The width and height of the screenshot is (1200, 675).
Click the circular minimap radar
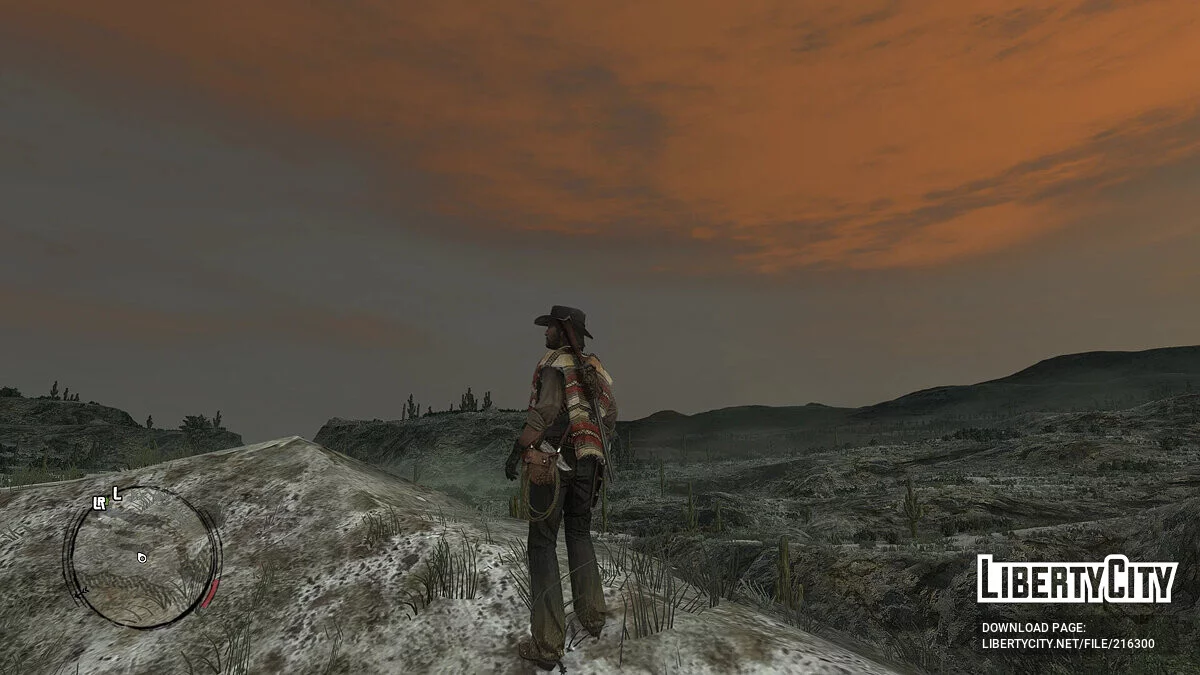coord(141,558)
